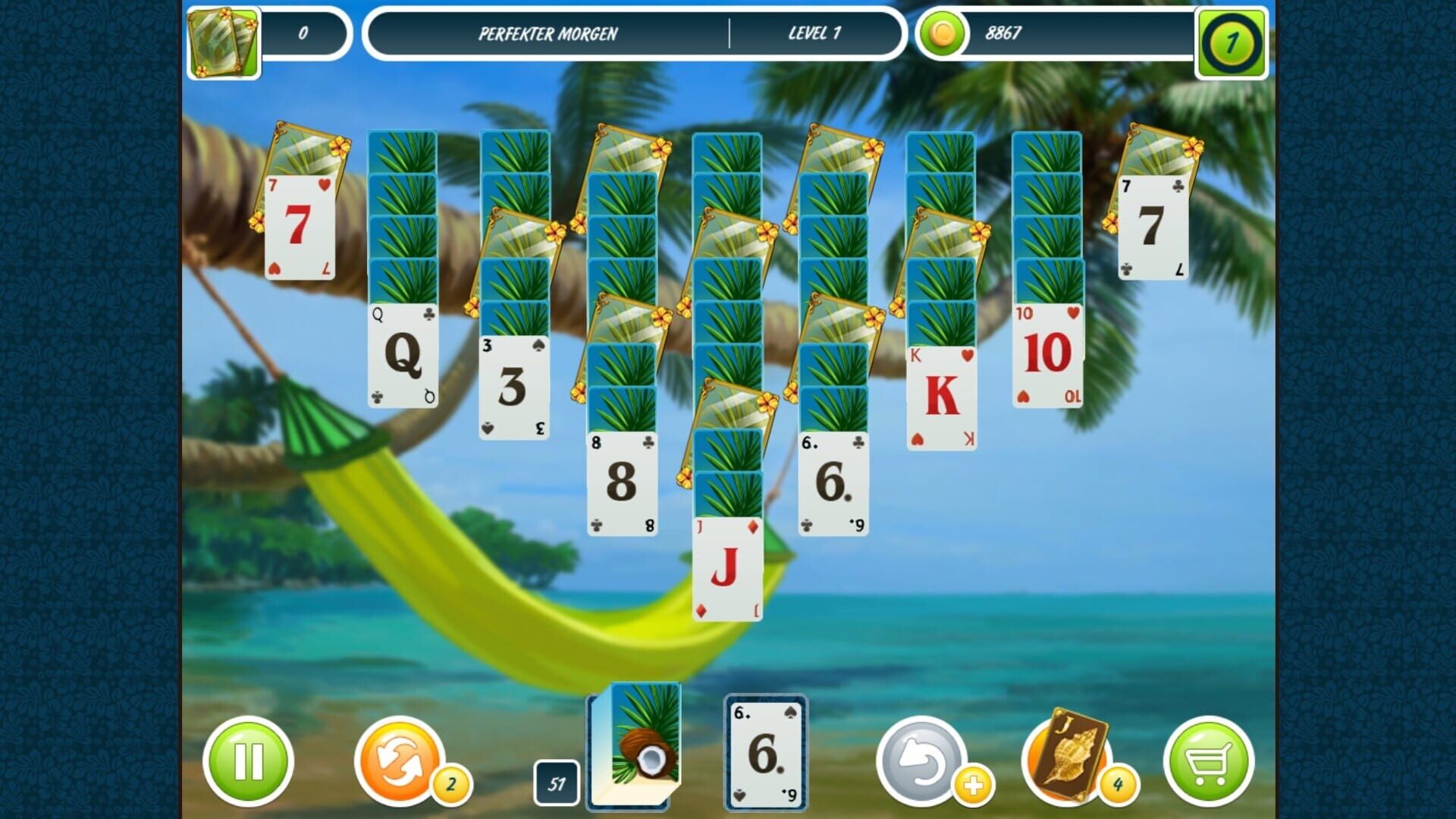Click the coin icon next to 8867
The height and width of the screenshot is (819, 1456).
click(943, 33)
